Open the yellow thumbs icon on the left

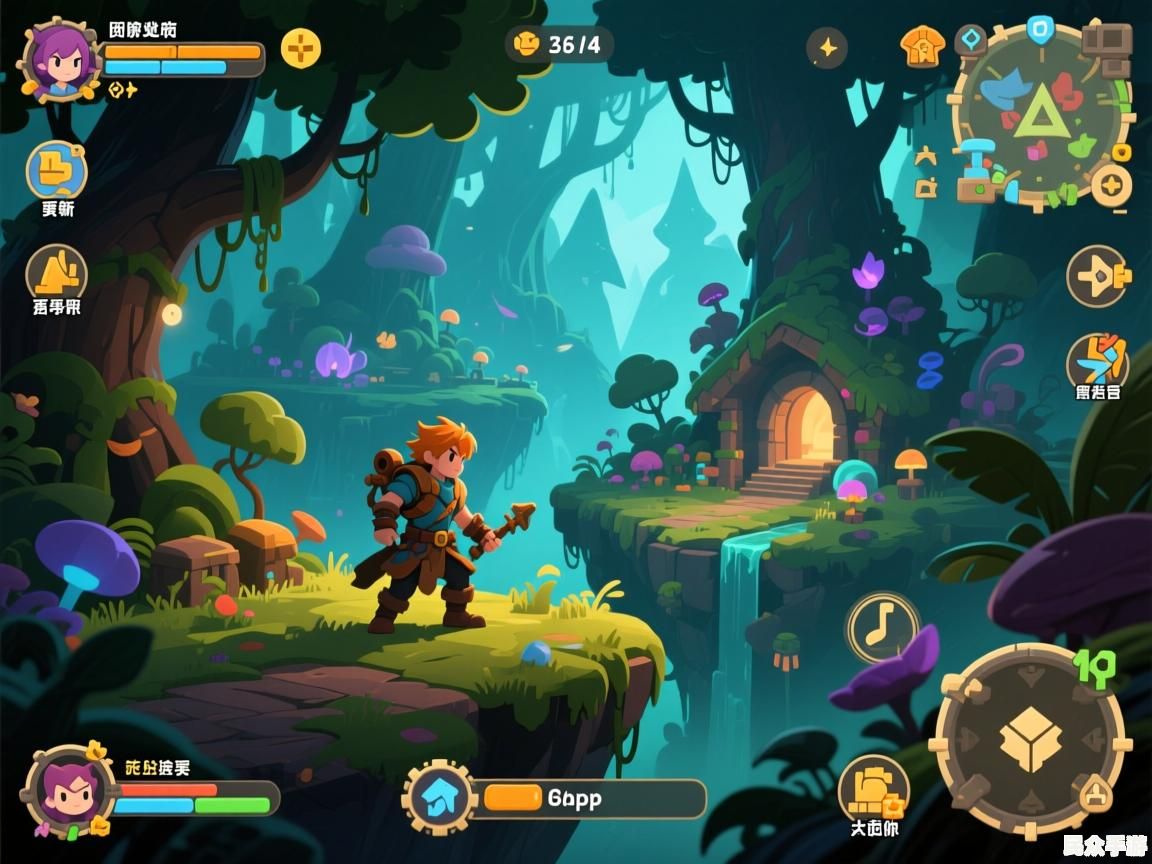56,171
